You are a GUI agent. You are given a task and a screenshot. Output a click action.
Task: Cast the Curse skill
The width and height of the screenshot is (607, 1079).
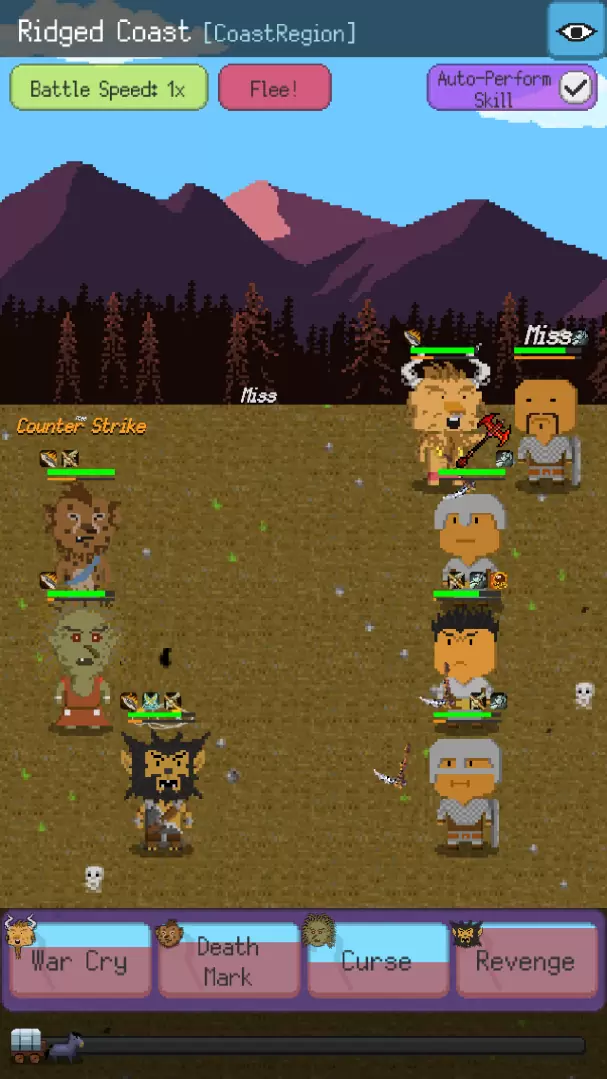(377, 961)
